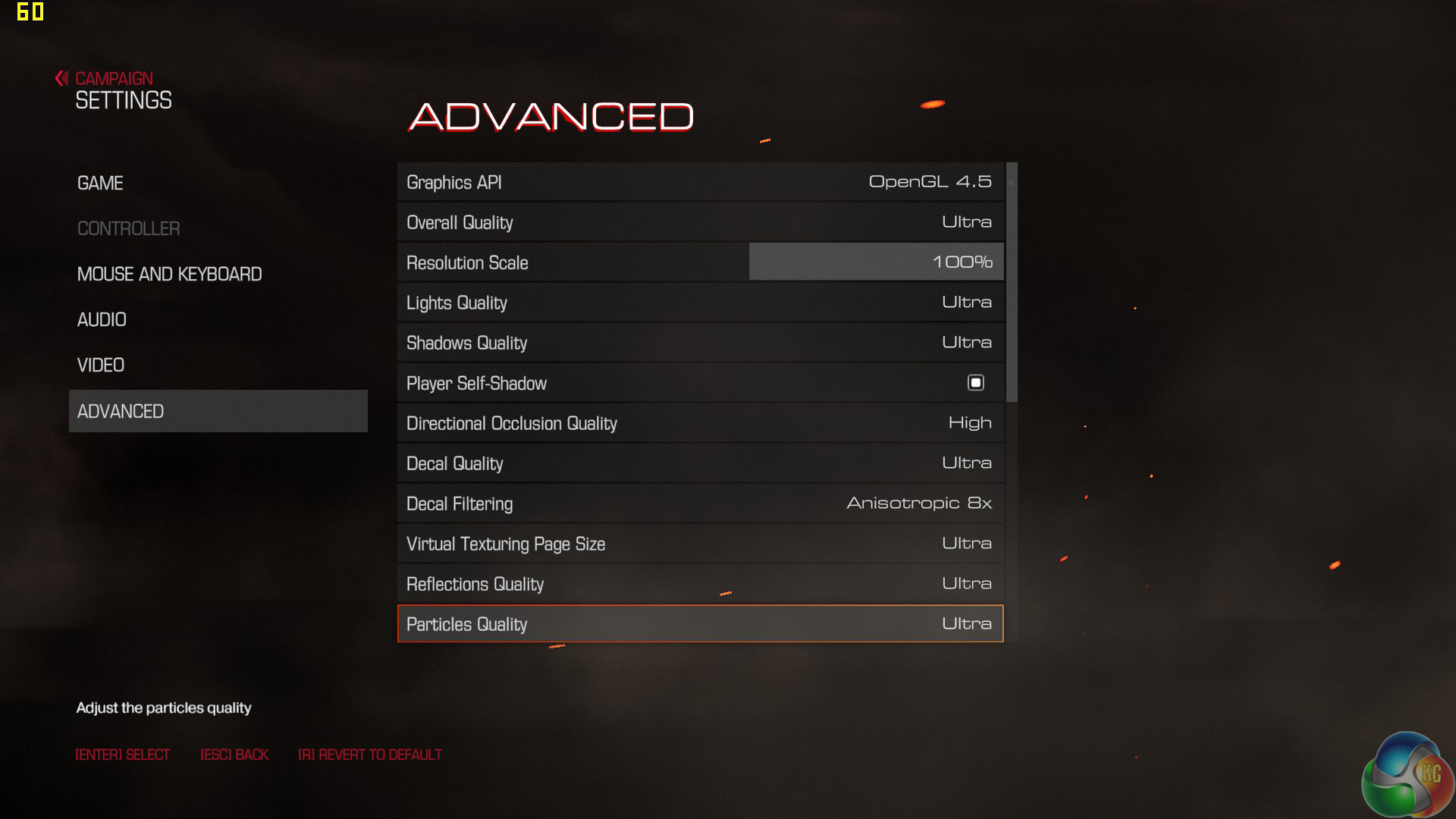Switch to Mouse and Keyboard settings
The width and height of the screenshot is (1456, 819).
pyautogui.click(x=169, y=275)
